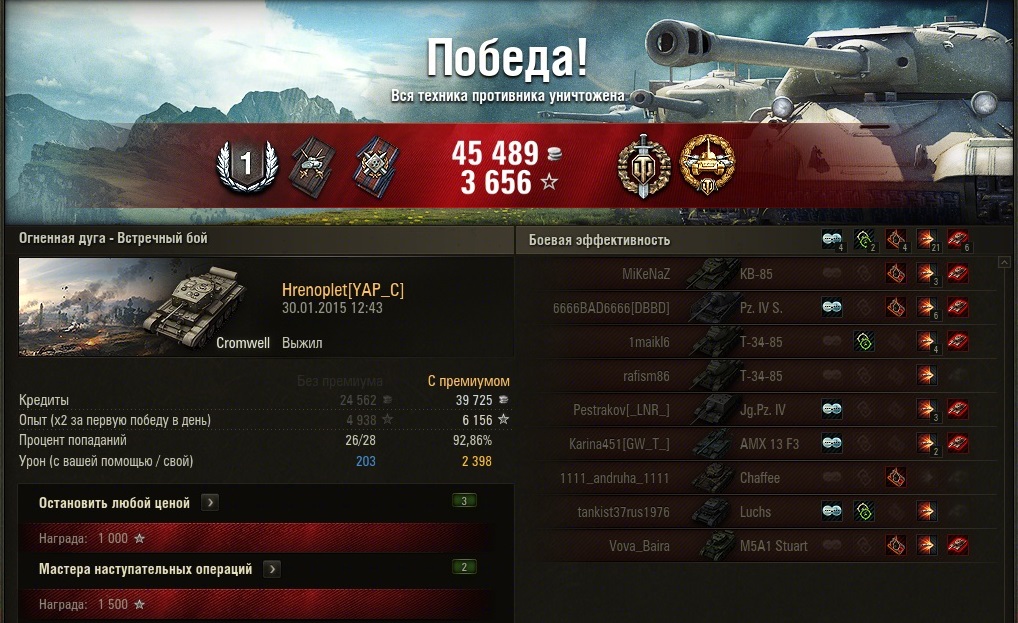
Task: Expand the "Мастера наступательных операций" mission details
Action: click(272, 569)
